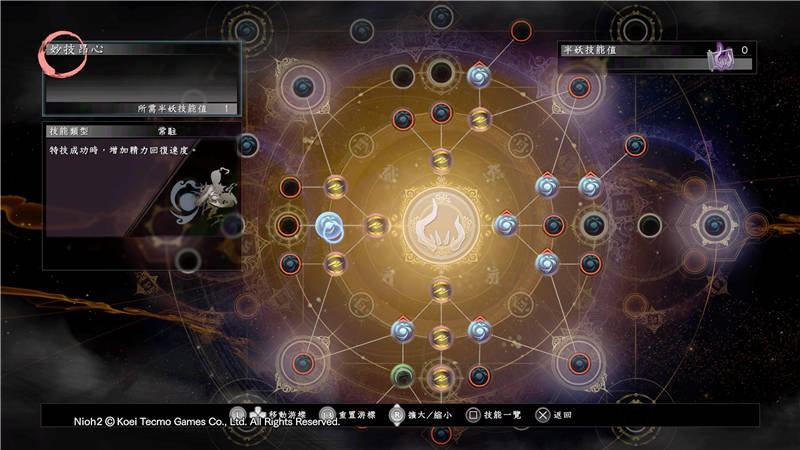Select the central flame emblem node
The height and width of the screenshot is (450, 800).
[x=440, y=224]
